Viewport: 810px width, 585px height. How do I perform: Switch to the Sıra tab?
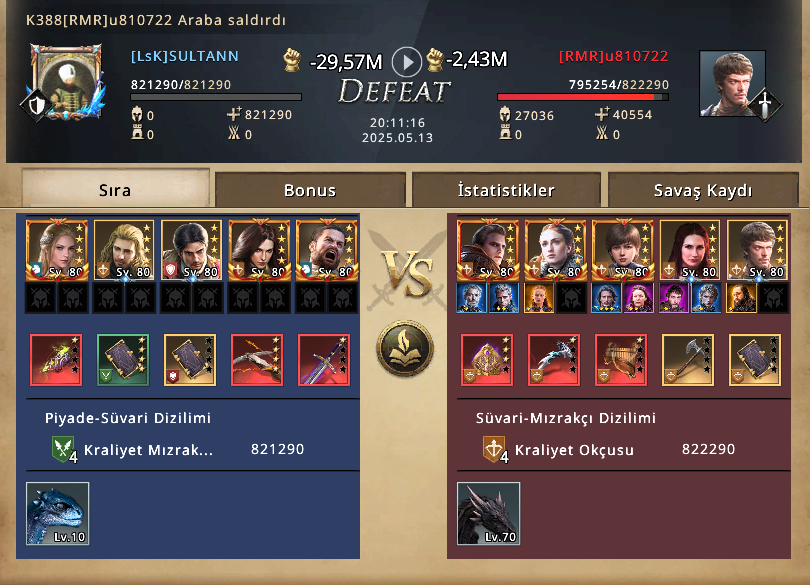115,189
